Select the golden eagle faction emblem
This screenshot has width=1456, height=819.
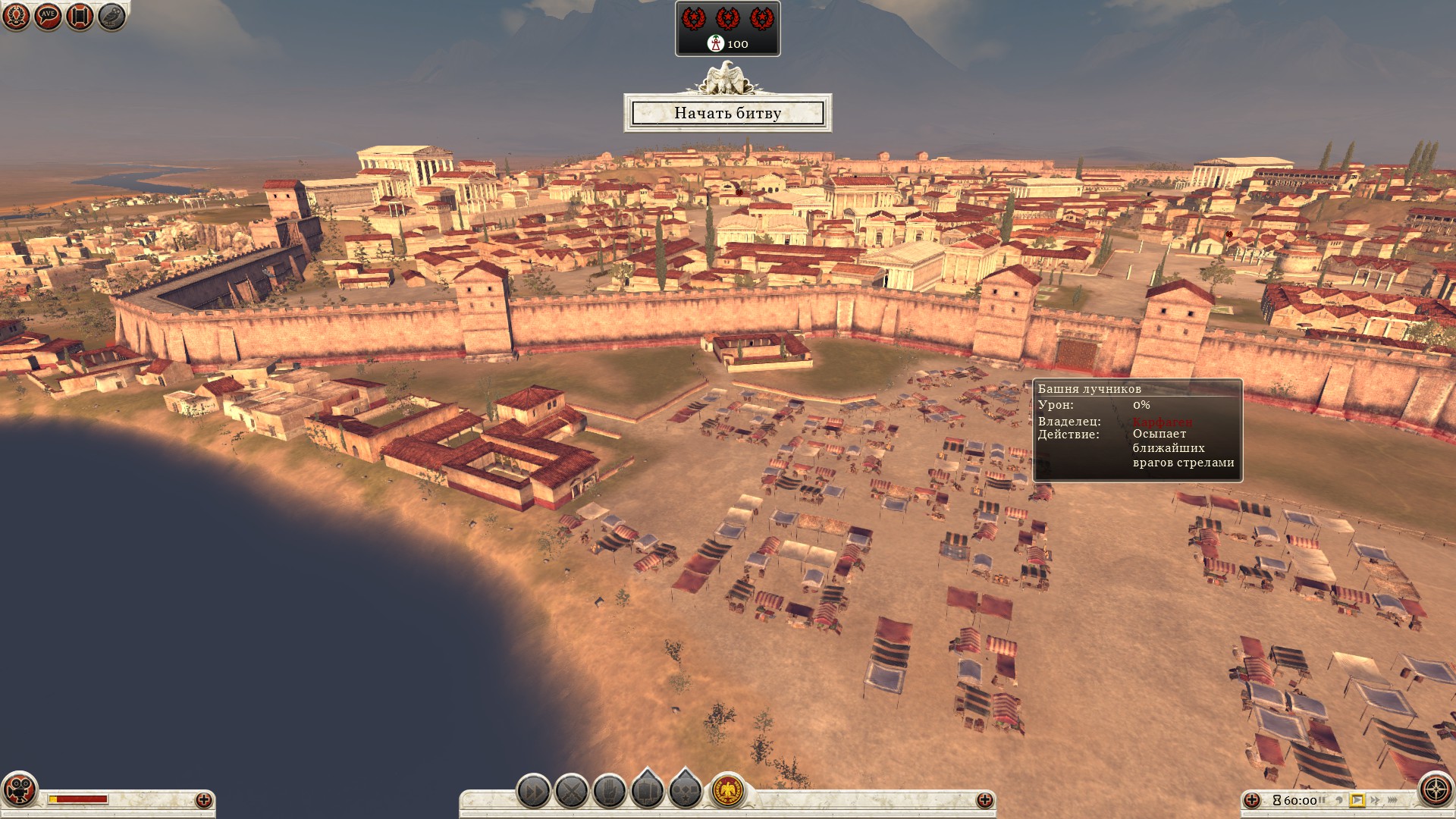pos(728,792)
